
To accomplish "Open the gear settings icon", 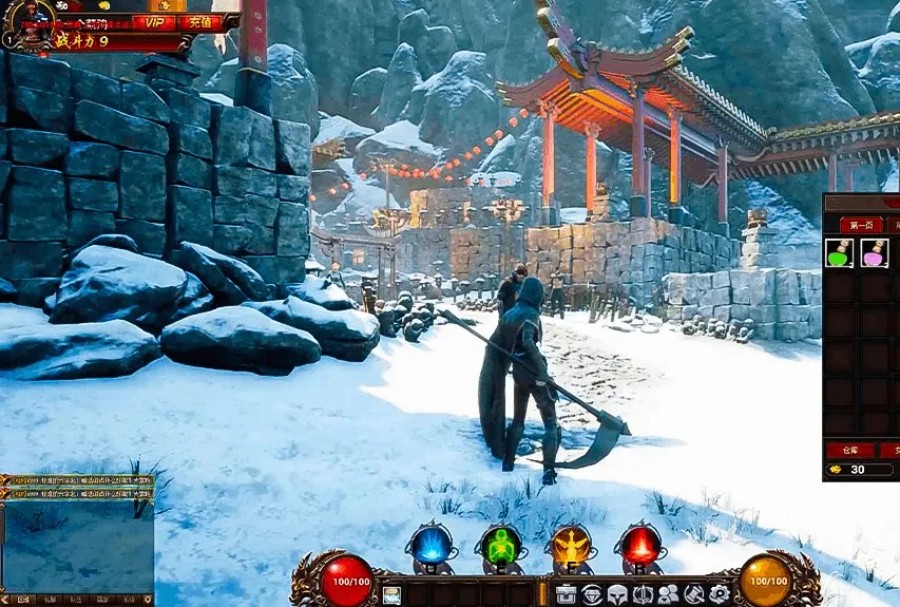I will (718, 595).
